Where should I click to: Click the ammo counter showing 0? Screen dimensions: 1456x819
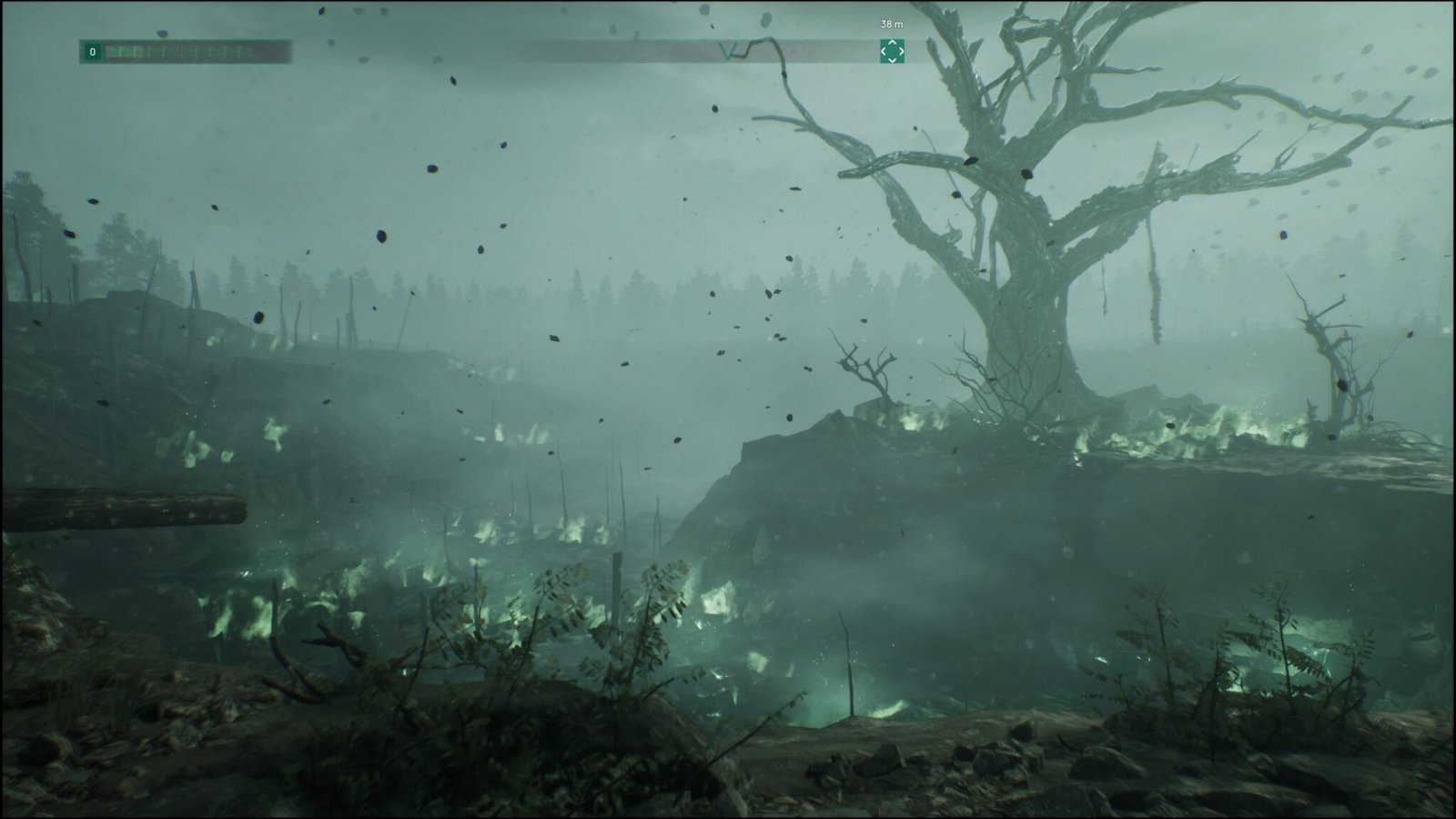point(91,53)
